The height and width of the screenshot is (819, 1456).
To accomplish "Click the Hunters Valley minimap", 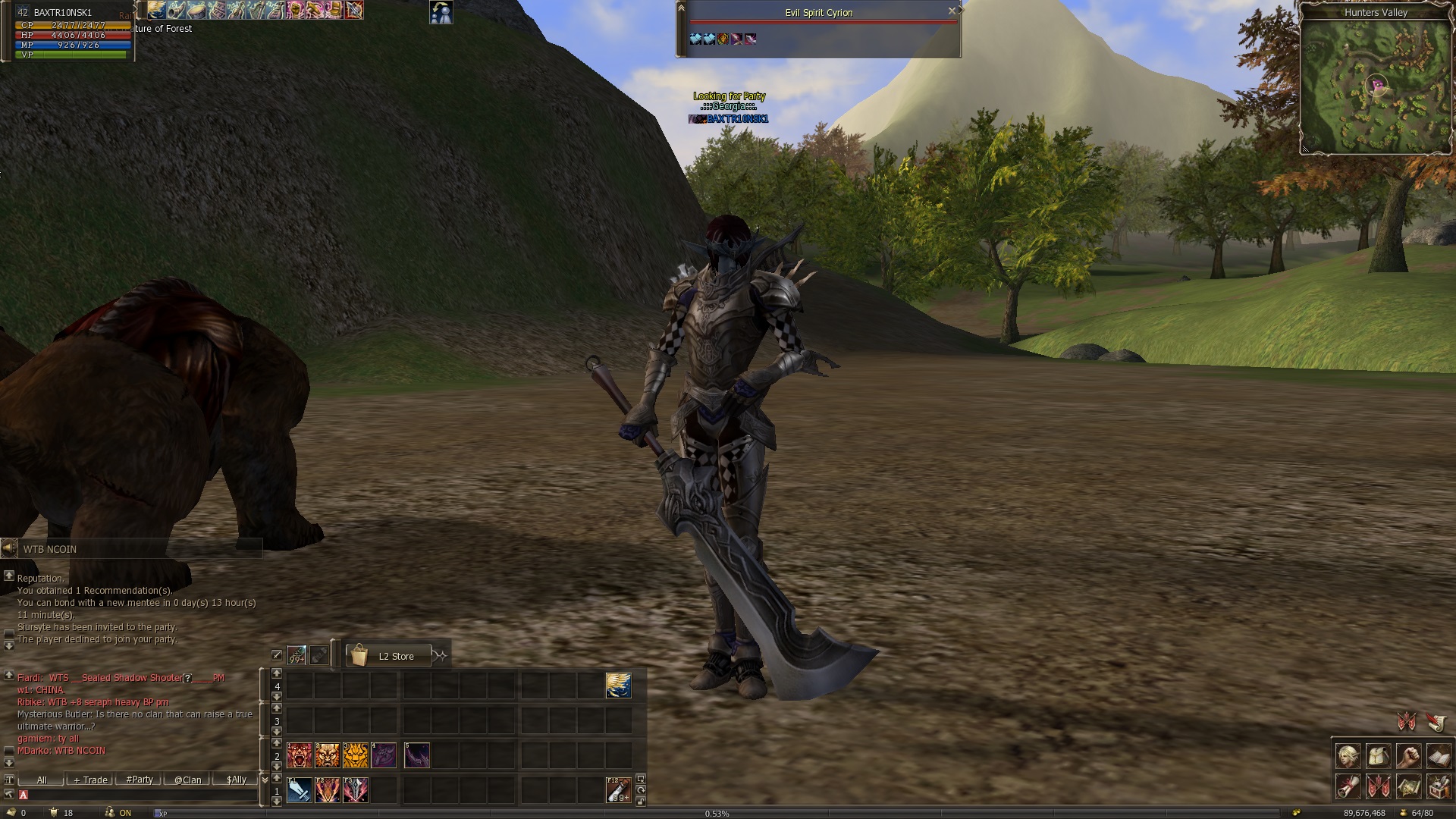I will click(1376, 86).
